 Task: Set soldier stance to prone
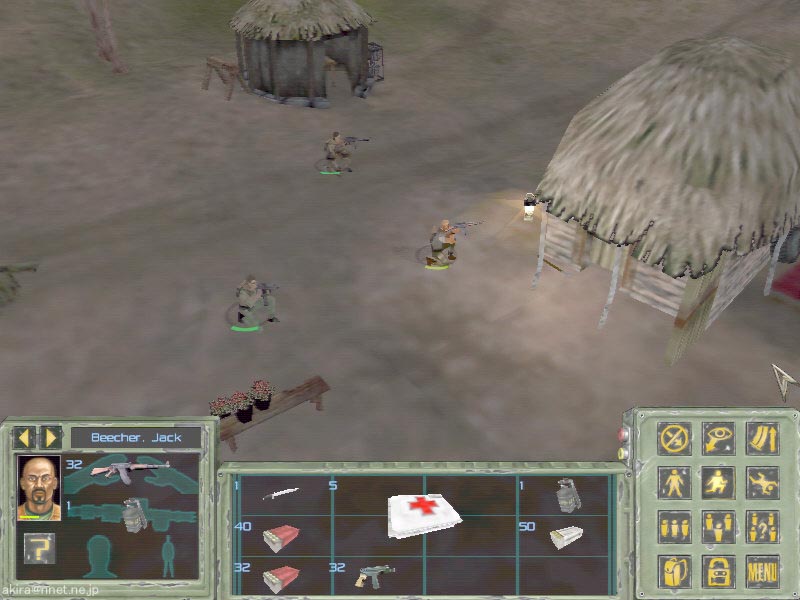[762, 482]
